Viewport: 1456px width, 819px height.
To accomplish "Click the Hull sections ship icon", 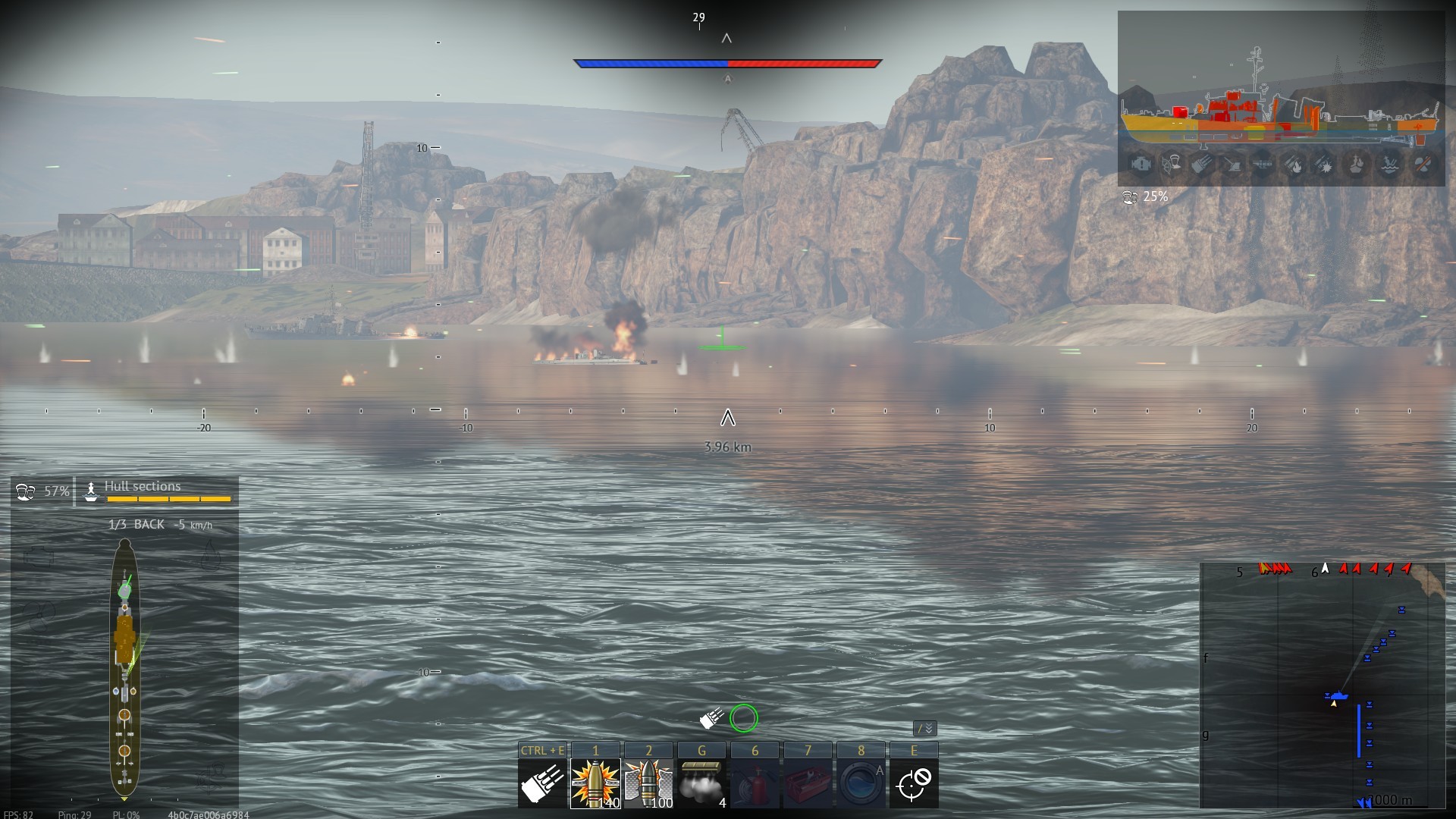I will (91, 491).
